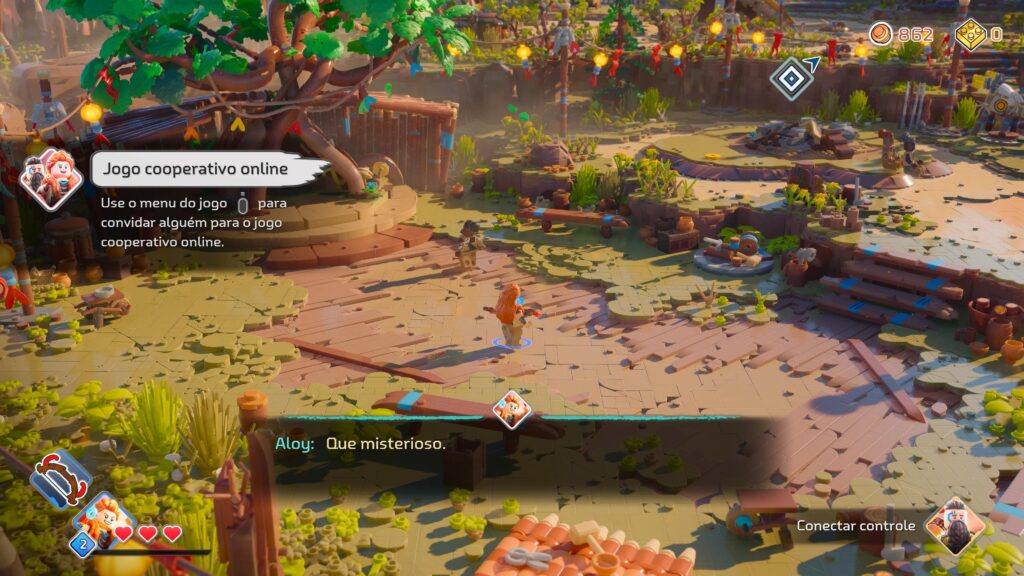Screen dimensions: 1024x576
Task: Select the "Jogo cooperativo online" banner
Action: pyautogui.click(x=208, y=169)
